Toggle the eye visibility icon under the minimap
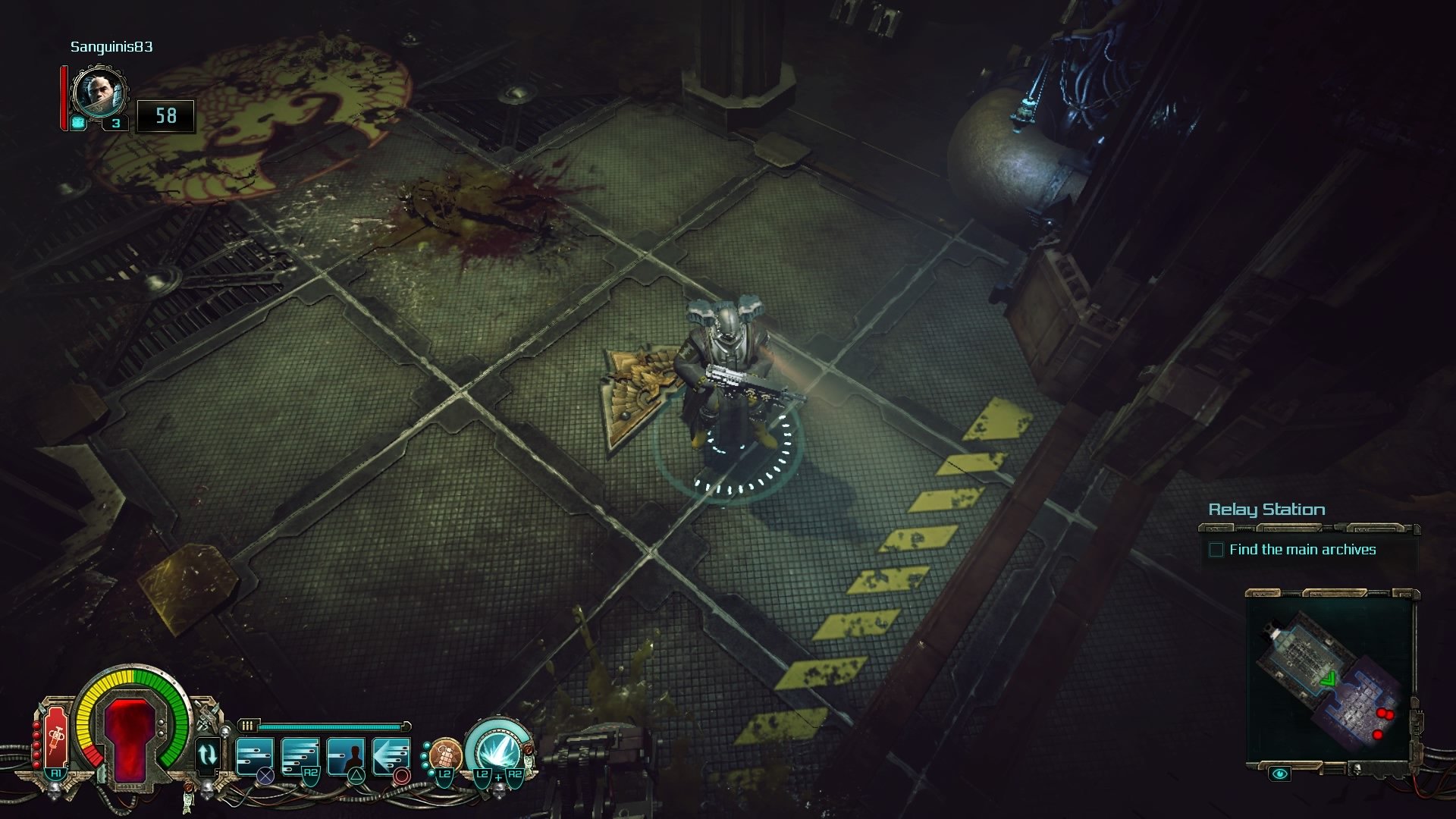This screenshot has height=819, width=1456. [1279, 774]
